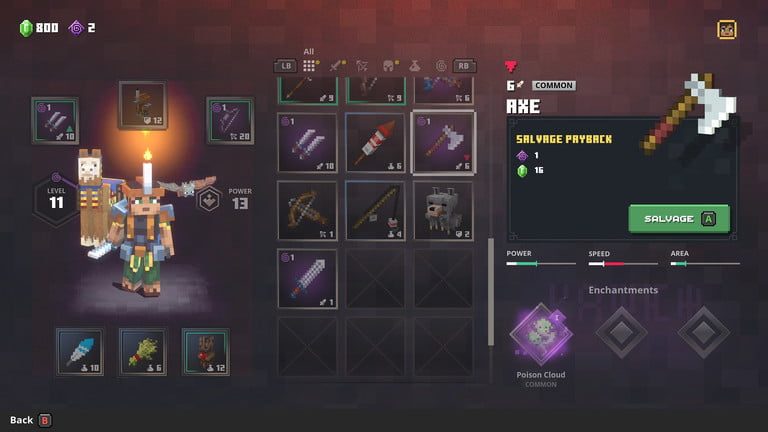
Task: Open the equipped melee weapon slot
Action: point(56,121)
